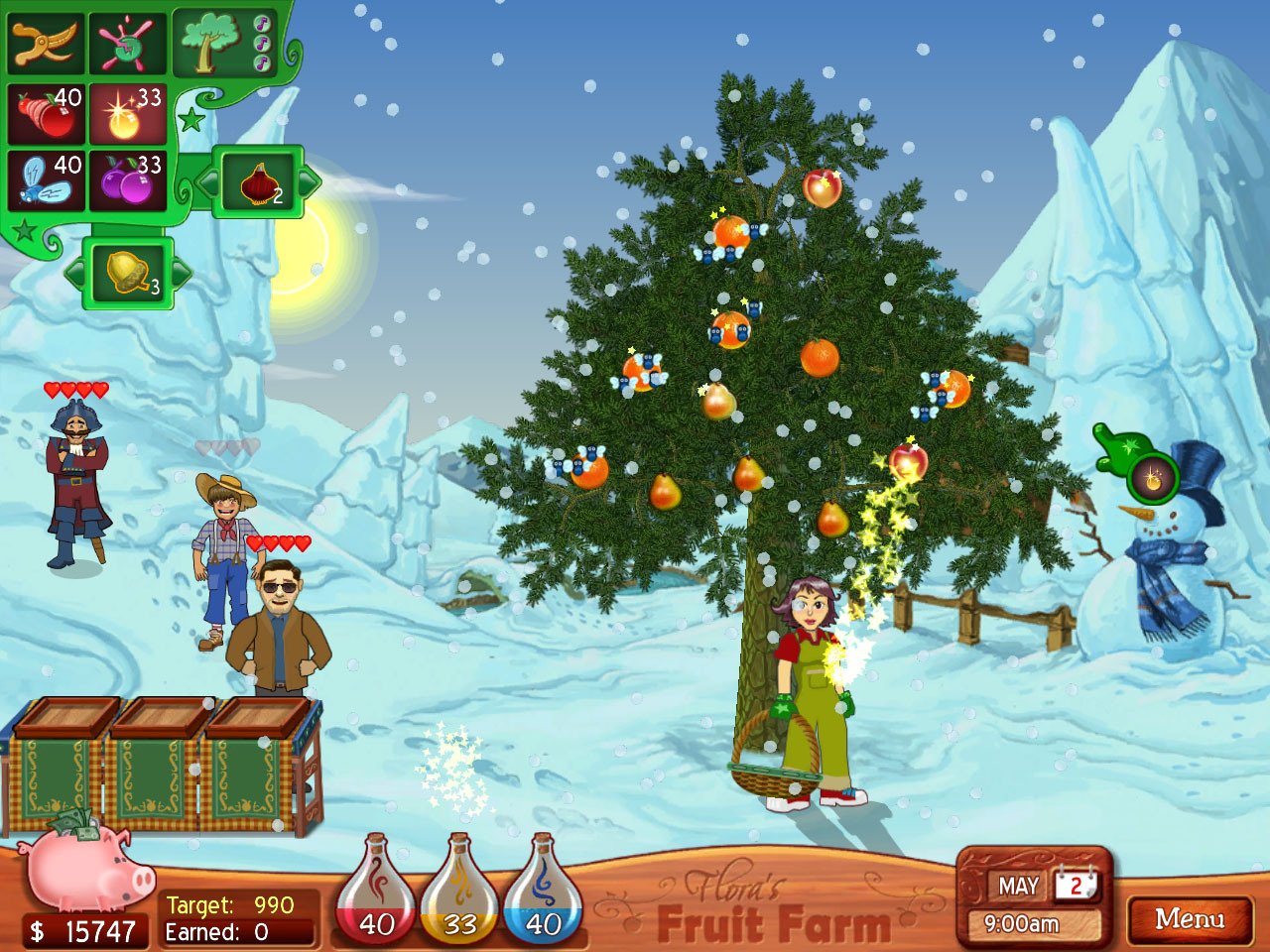Toggle the middle music note

(262, 43)
